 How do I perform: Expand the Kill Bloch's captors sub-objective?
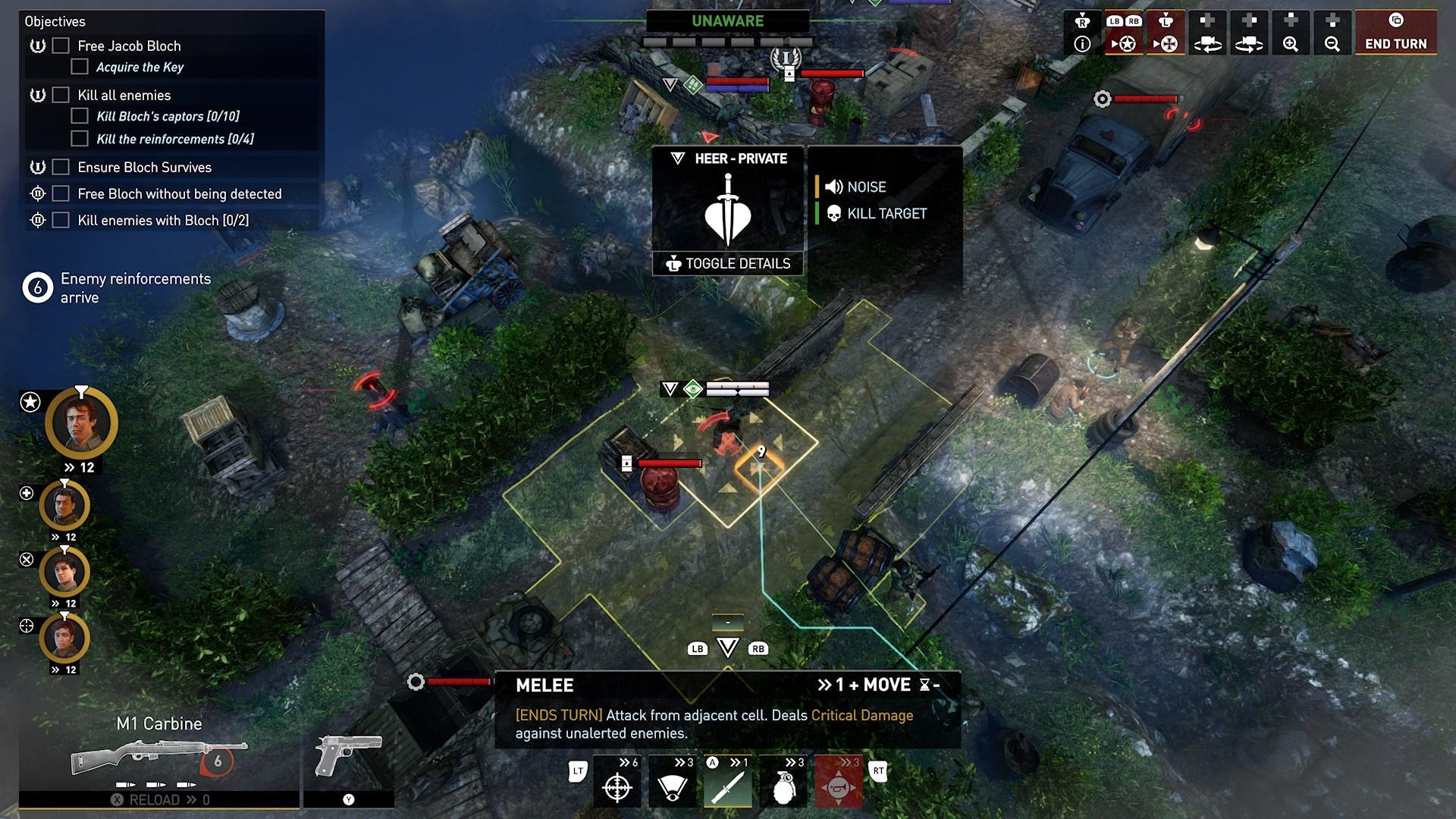[x=80, y=115]
